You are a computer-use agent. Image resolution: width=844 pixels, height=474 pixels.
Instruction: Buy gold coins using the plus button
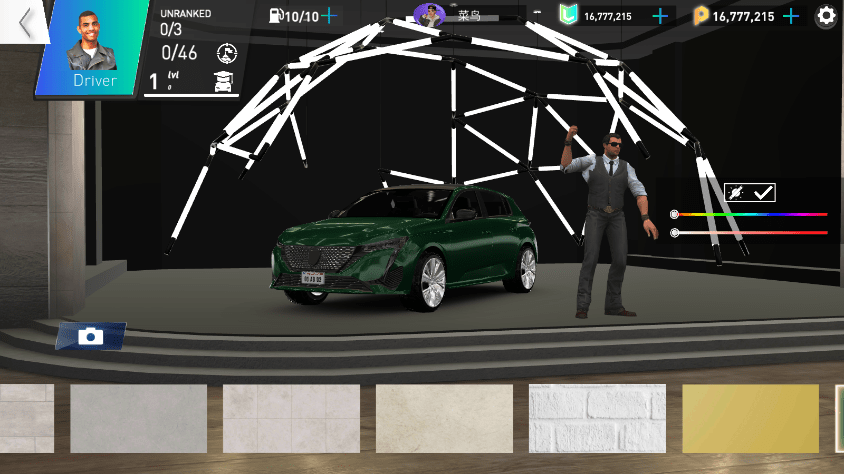point(791,16)
